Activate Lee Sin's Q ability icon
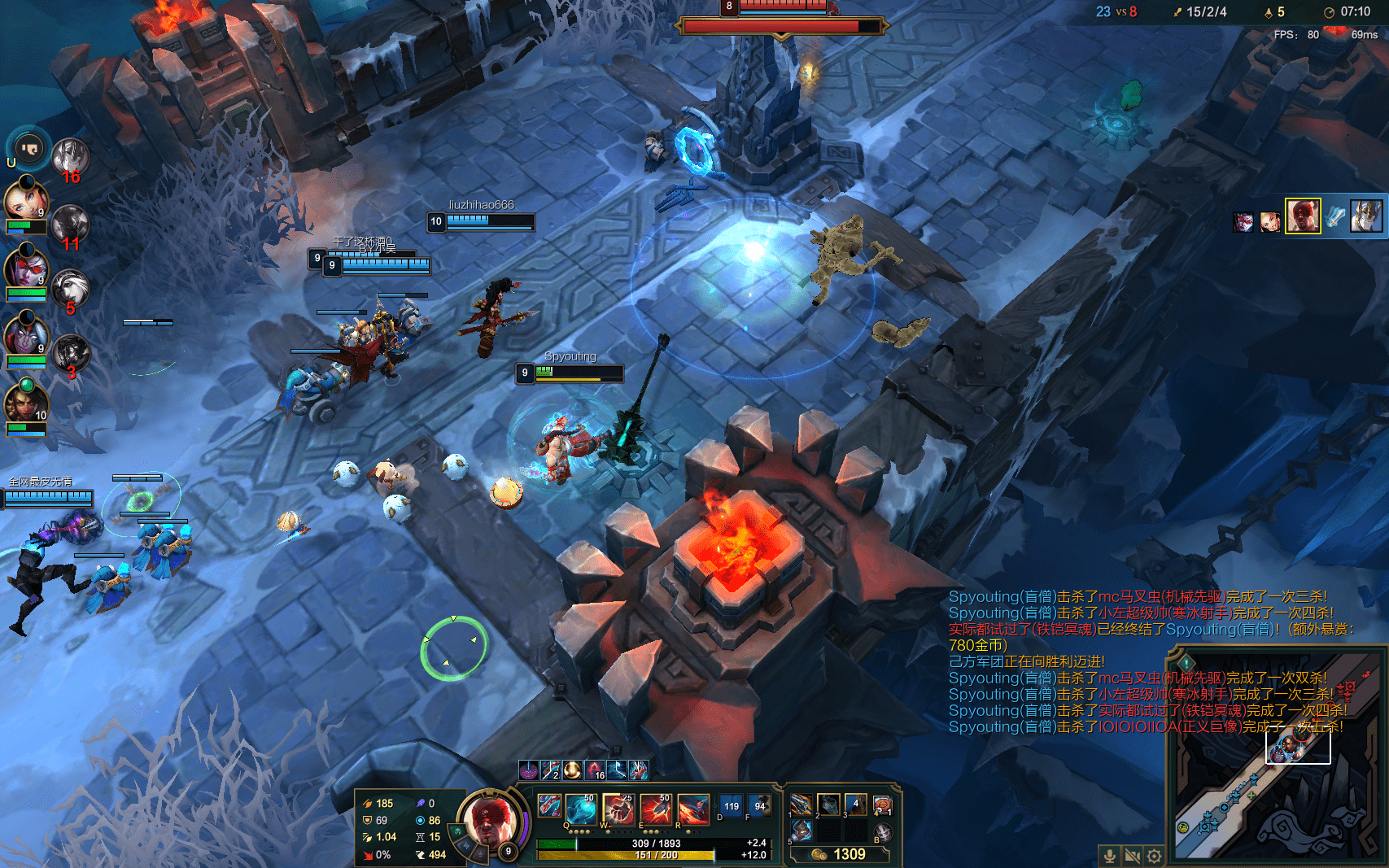The width and height of the screenshot is (1389, 868). pyautogui.click(x=579, y=809)
